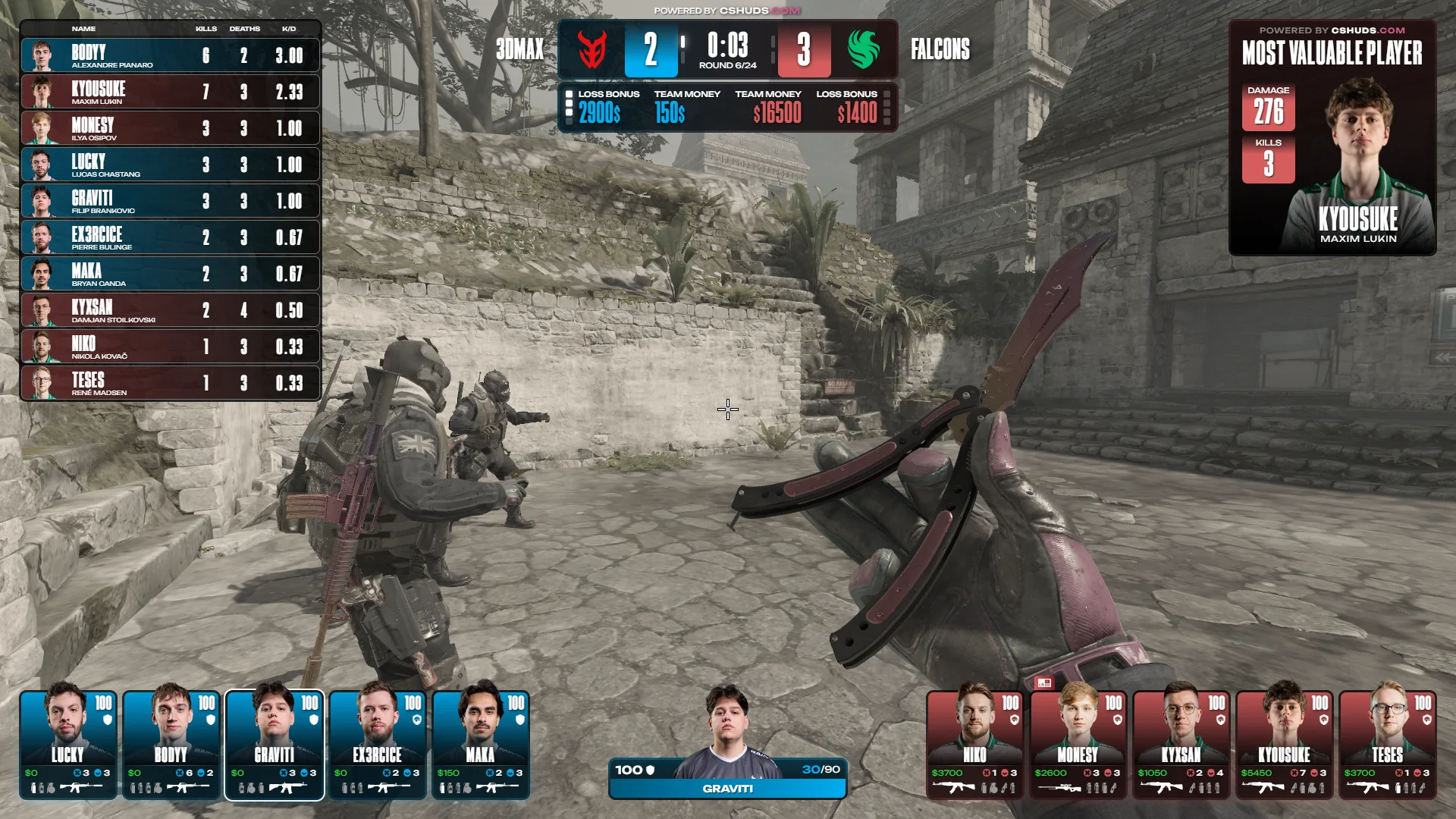Click the 3DMAX team logo
1456x819 pixels.
[x=591, y=50]
